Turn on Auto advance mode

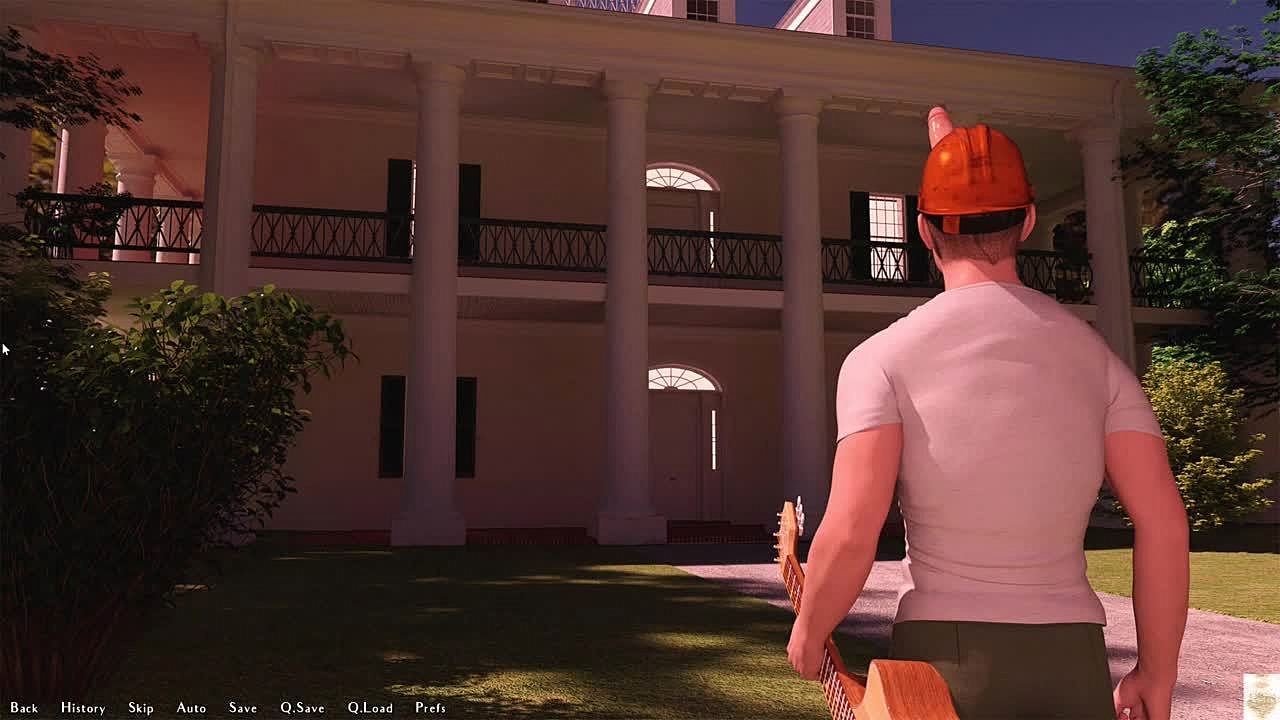pyautogui.click(x=191, y=708)
